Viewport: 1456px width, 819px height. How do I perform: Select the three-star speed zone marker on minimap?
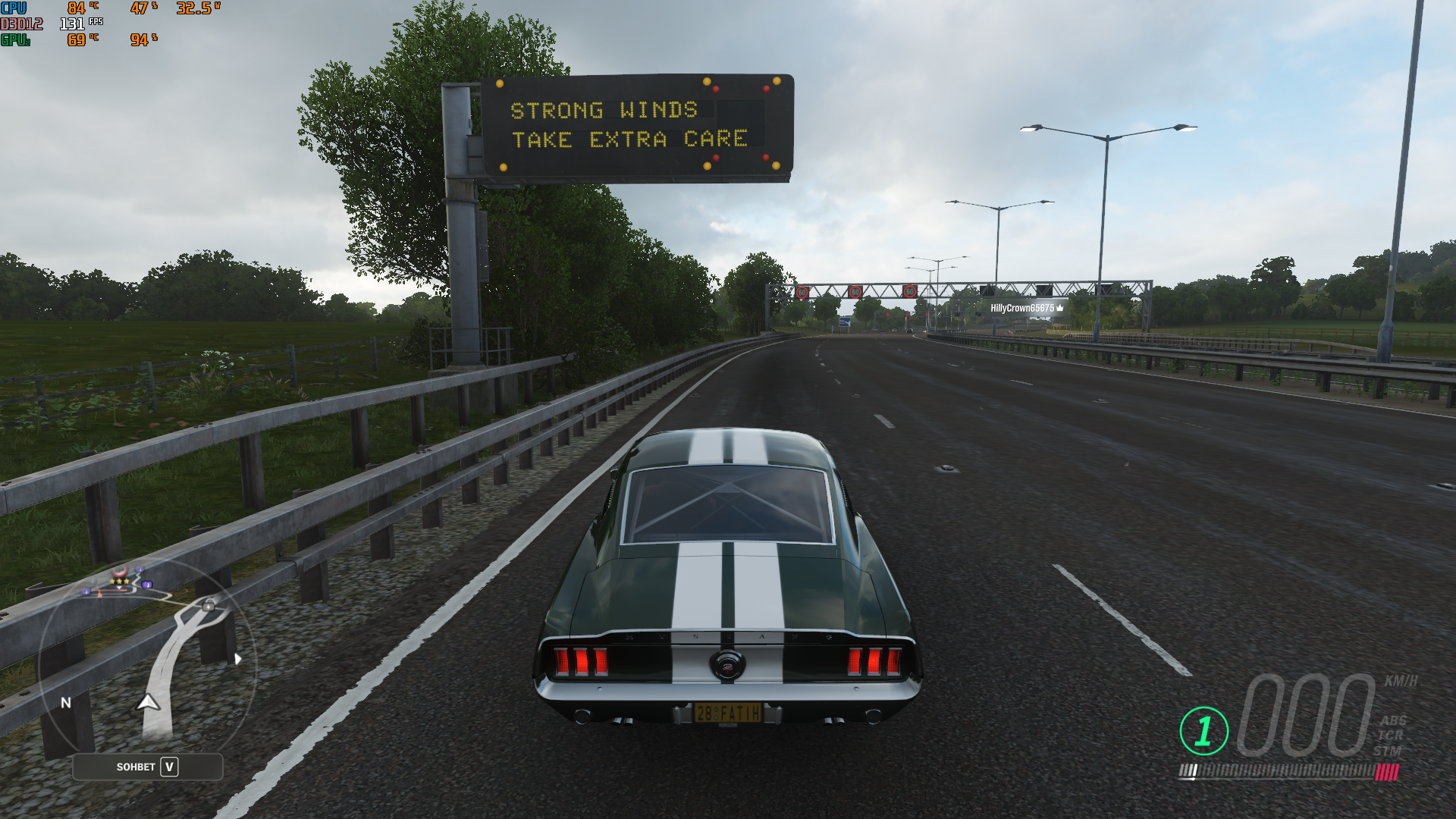(120, 581)
